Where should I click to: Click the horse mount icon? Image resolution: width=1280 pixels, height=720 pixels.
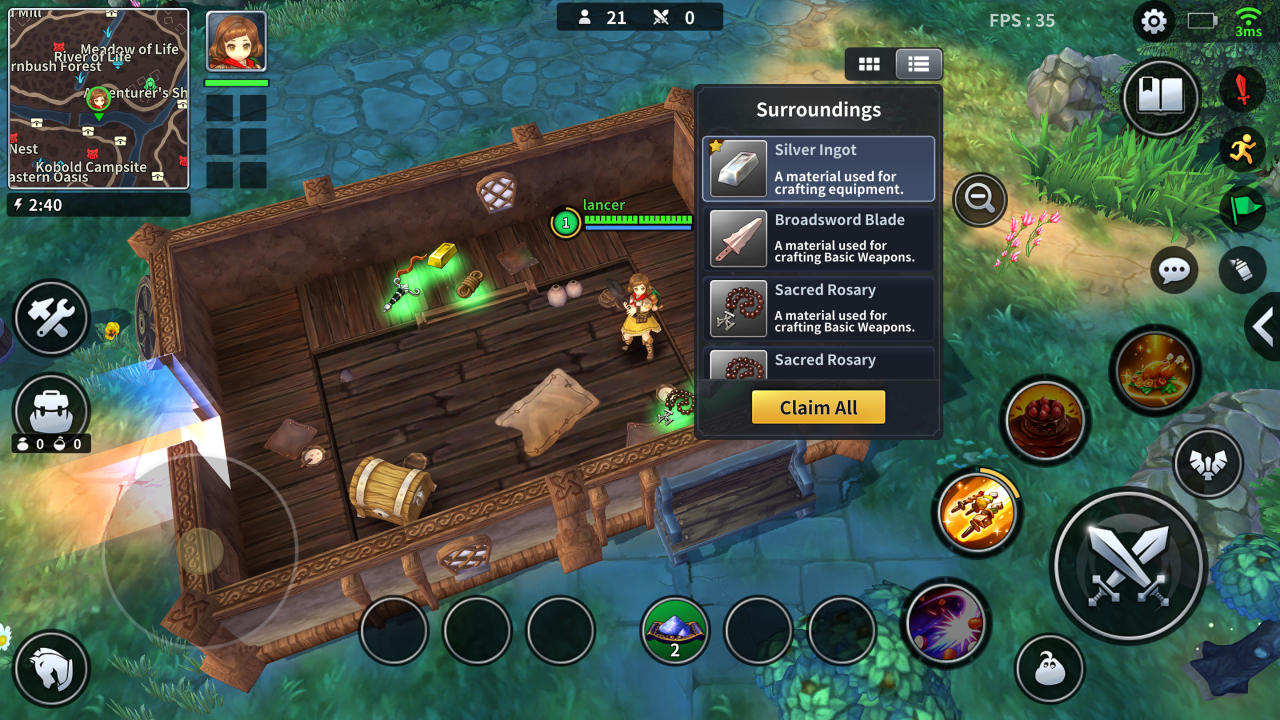tap(51, 668)
